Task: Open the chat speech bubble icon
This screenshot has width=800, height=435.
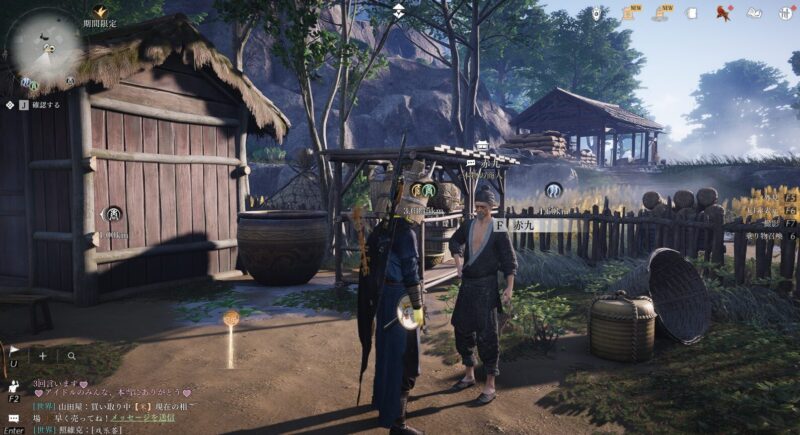Action: pyautogui.click(x=13, y=418)
